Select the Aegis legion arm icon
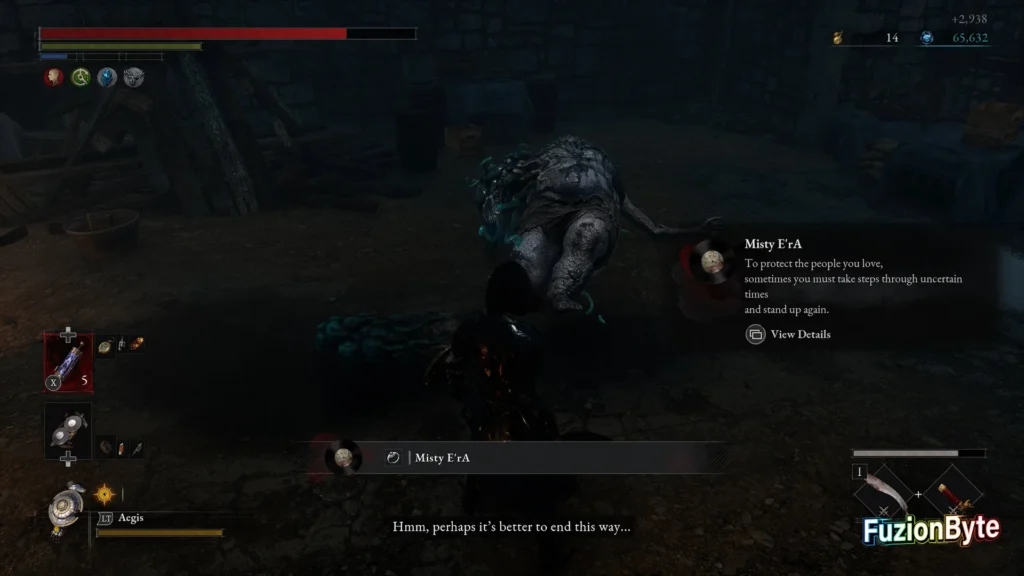Image resolution: width=1024 pixels, height=576 pixels. (67, 510)
